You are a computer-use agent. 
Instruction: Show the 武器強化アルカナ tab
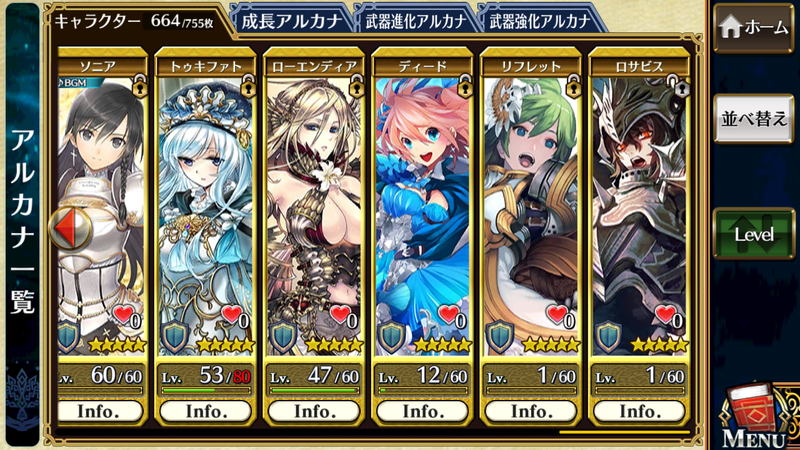click(537, 20)
